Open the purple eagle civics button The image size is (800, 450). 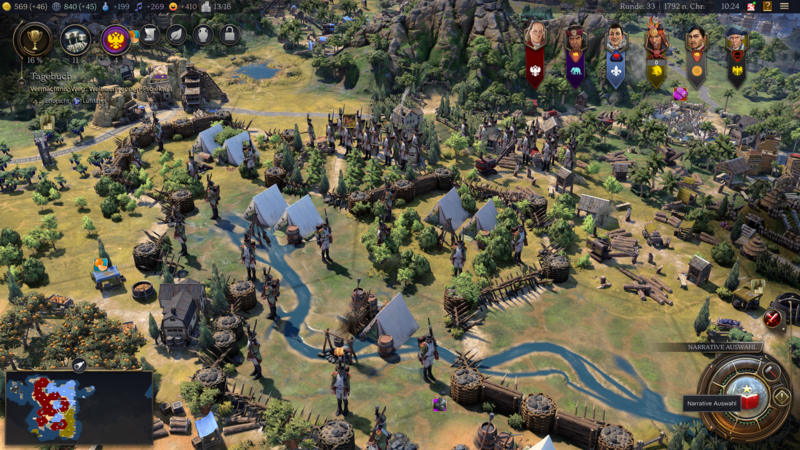pos(116,39)
